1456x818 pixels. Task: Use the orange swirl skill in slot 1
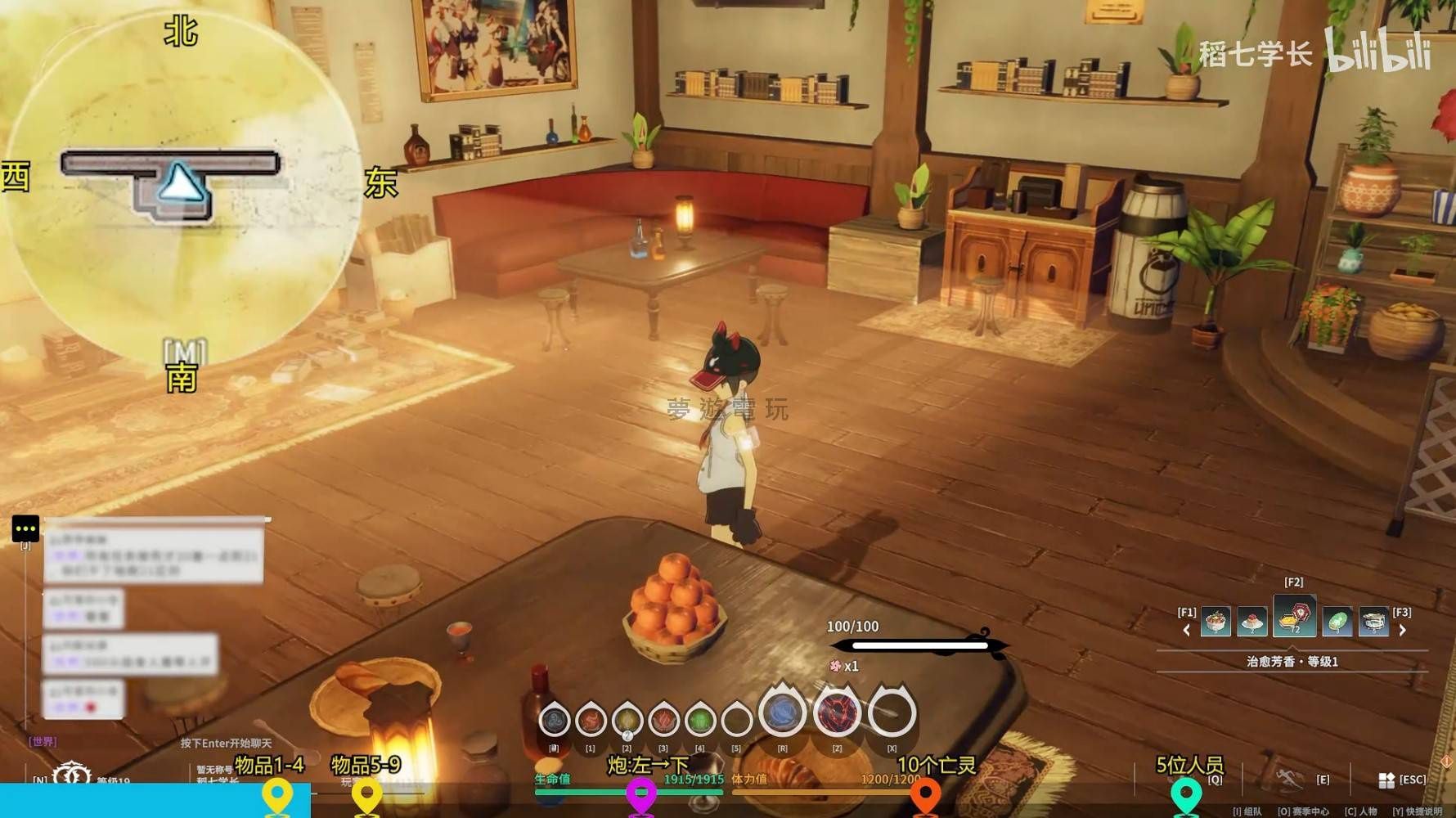pyautogui.click(x=591, y=721)
